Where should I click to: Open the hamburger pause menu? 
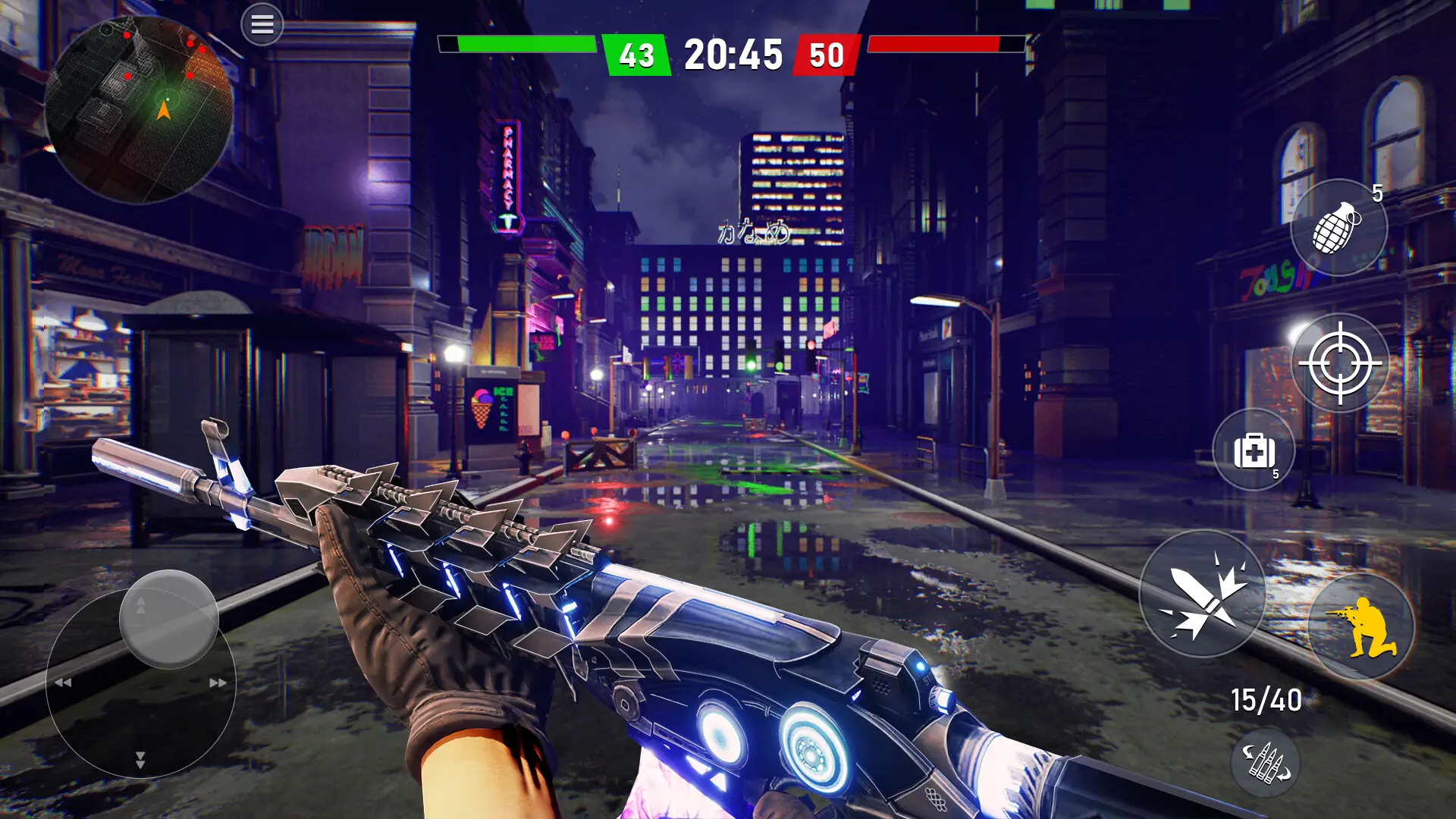tap(262, 25)
